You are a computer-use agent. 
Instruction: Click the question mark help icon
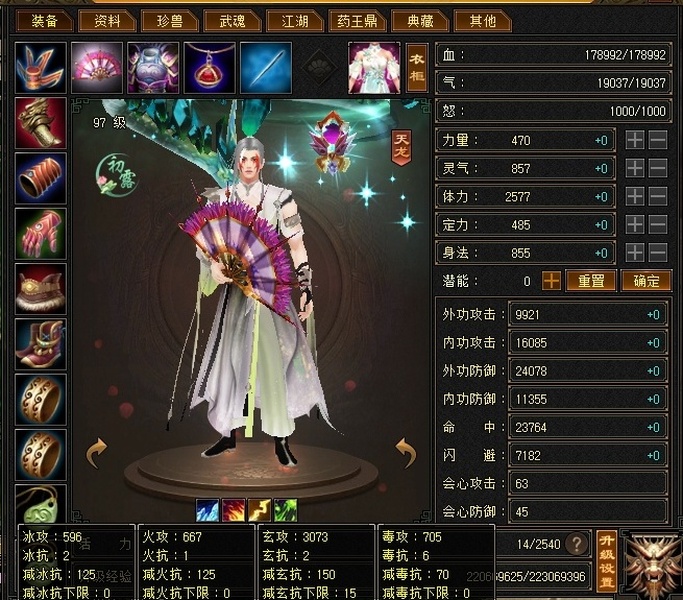[576, 544]
